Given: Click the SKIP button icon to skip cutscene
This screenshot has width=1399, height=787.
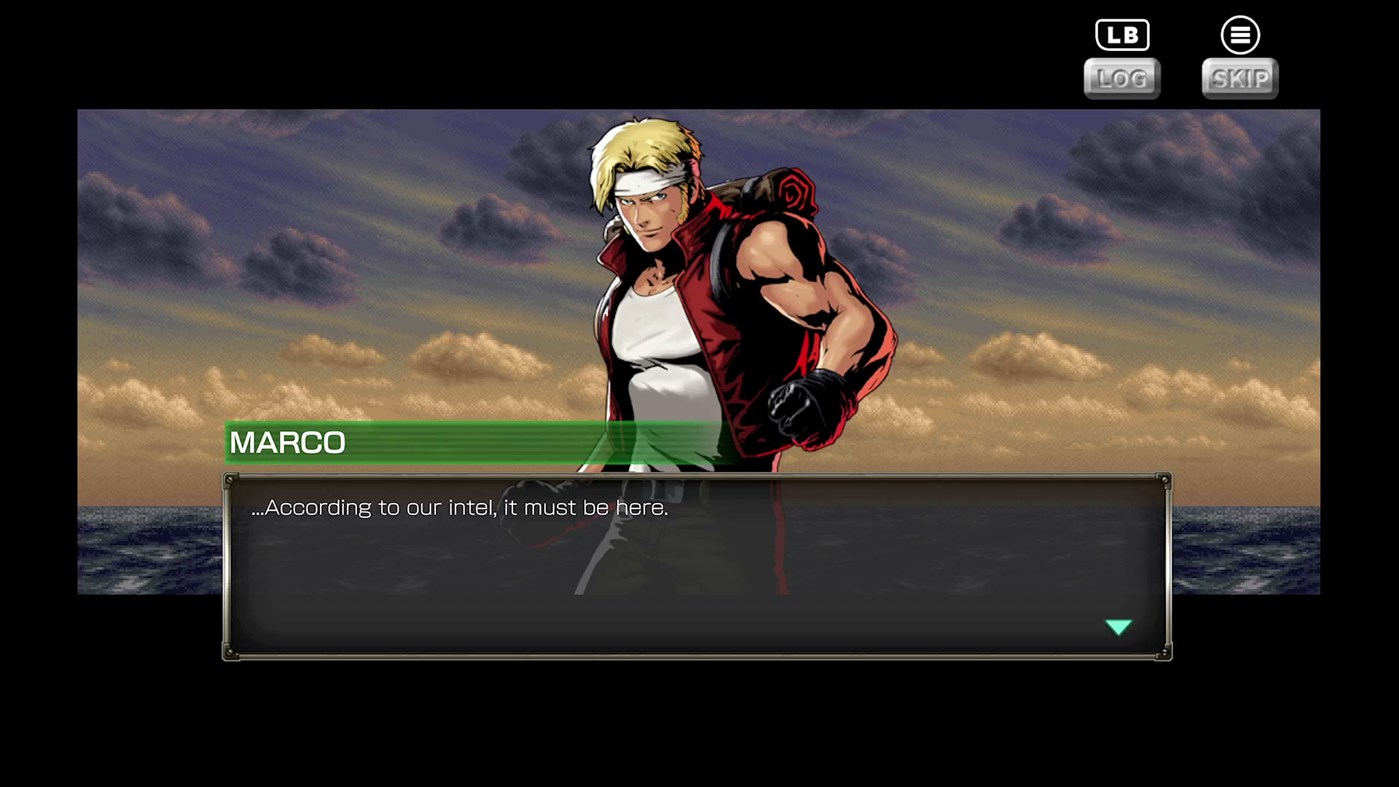Looking at the screenshot, I should [x=1239, y=78].
